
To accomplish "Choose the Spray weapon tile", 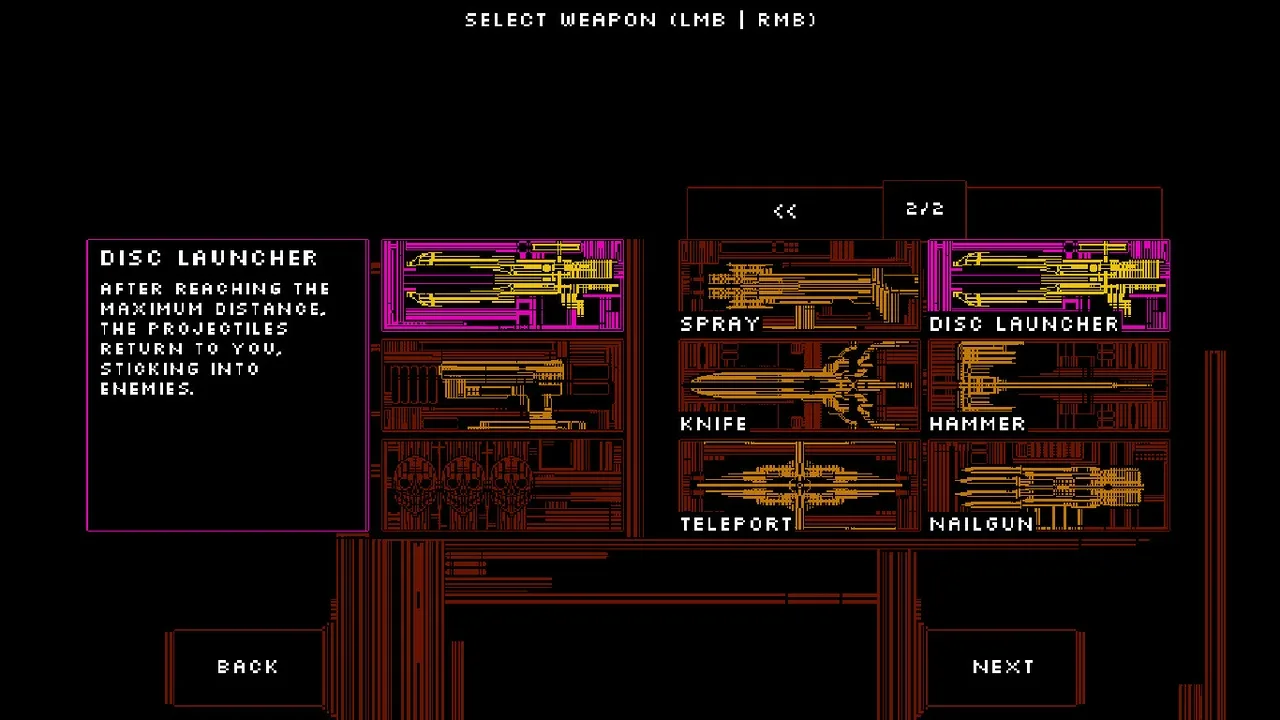I will pyautogui.click(x=798, y=286).
